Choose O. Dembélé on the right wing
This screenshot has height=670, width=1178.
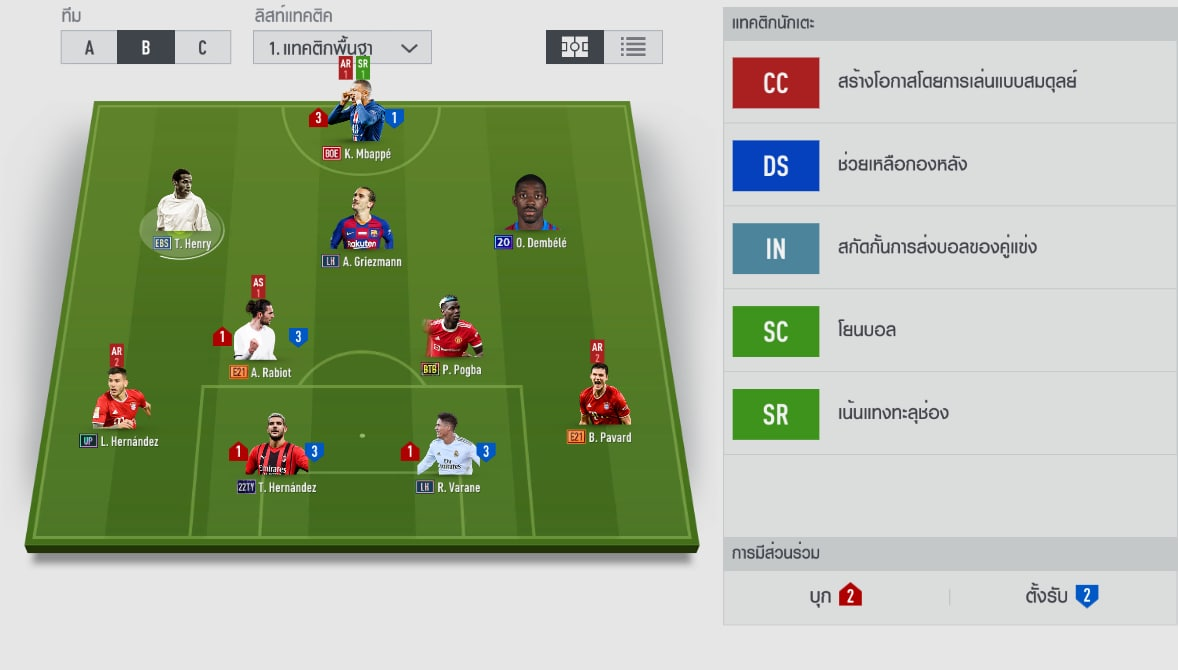pyautogui.click(x=530, y=207)
